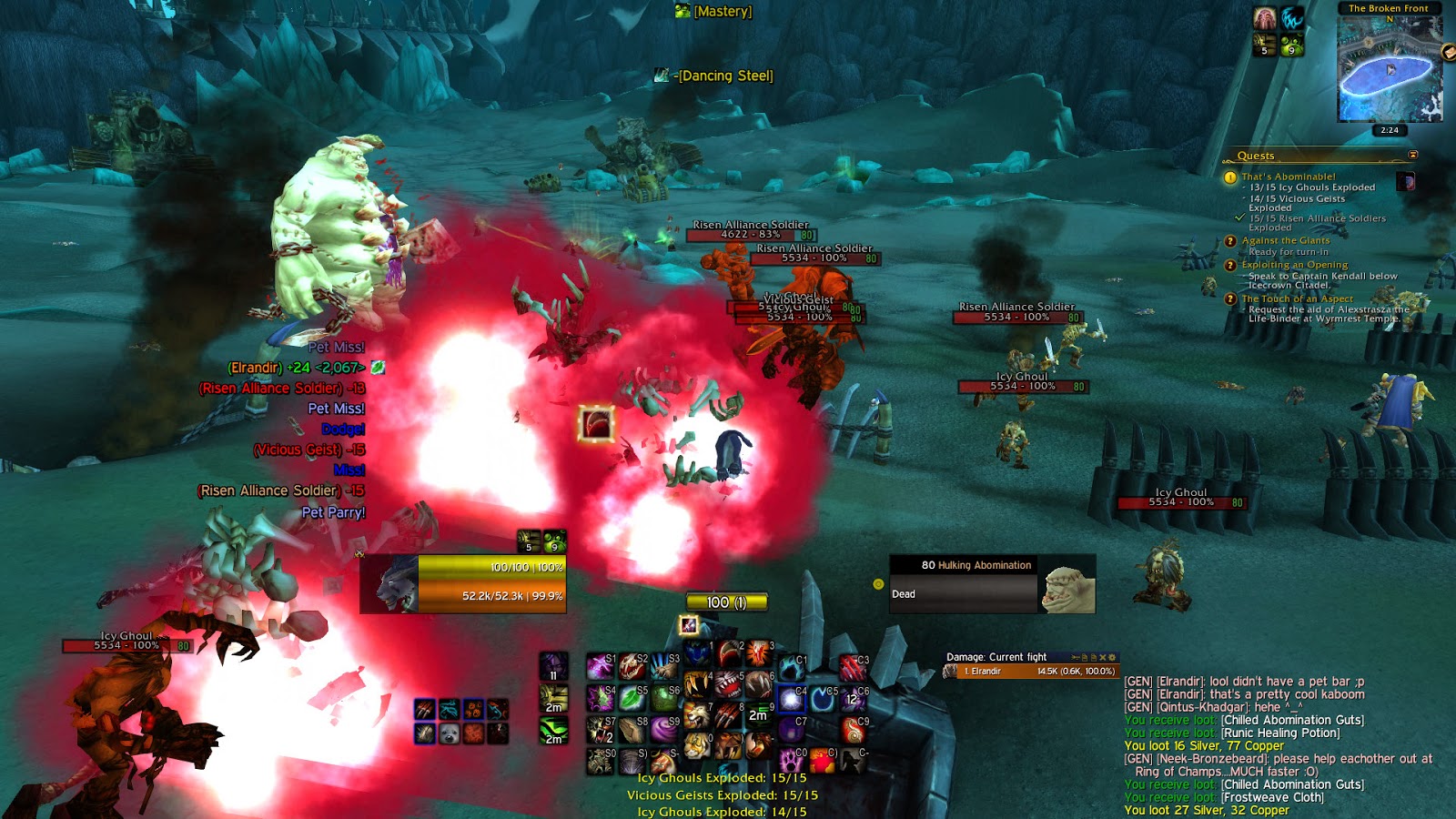Select the Hulking Abomination target frame
The height and width of the screenshot is (819, 1456).
pyautogui.click(x=992, y=584)
